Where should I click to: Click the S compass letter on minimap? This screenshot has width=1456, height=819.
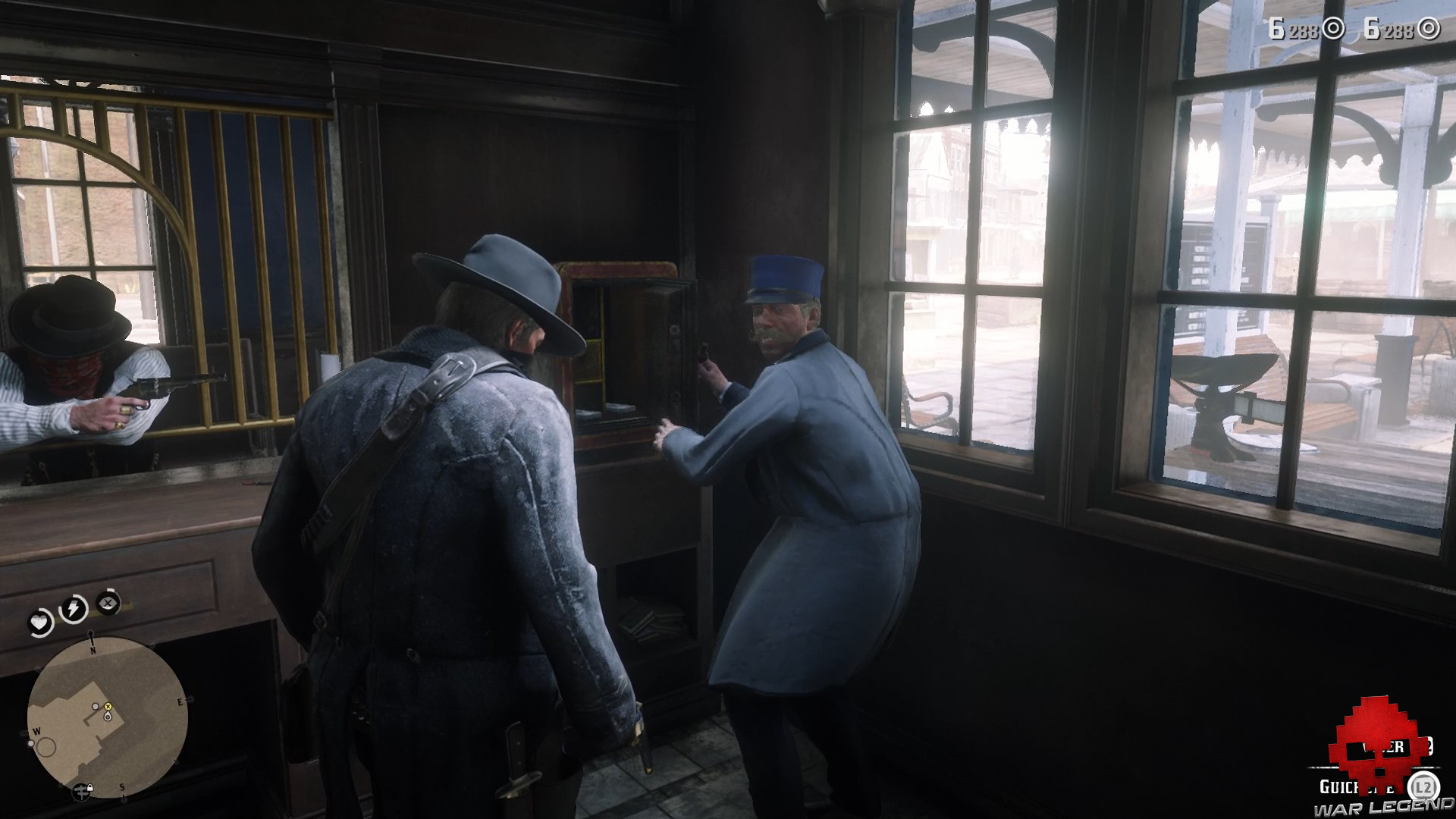(x=121, y=787)
